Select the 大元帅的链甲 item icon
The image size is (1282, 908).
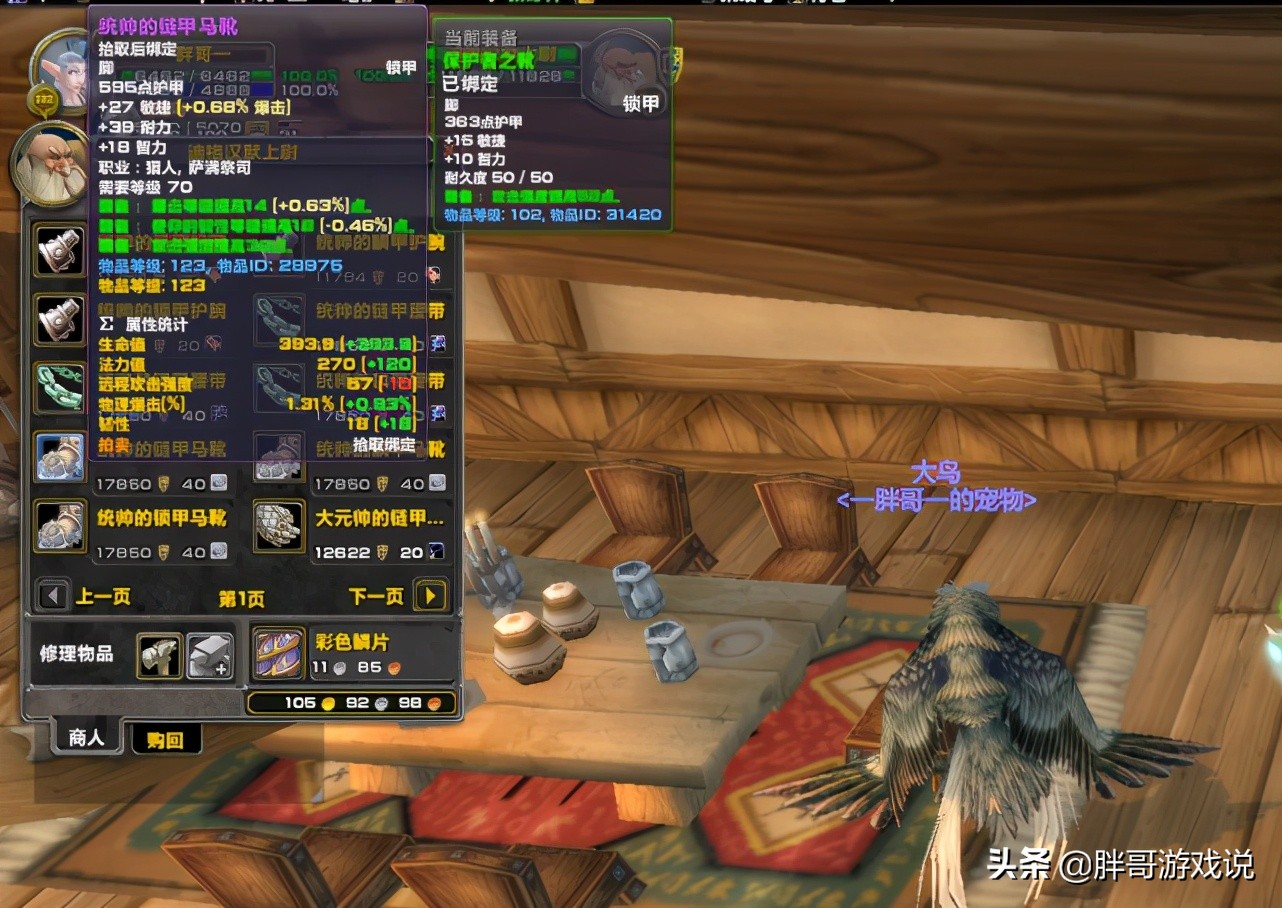(x=278, y=525)
